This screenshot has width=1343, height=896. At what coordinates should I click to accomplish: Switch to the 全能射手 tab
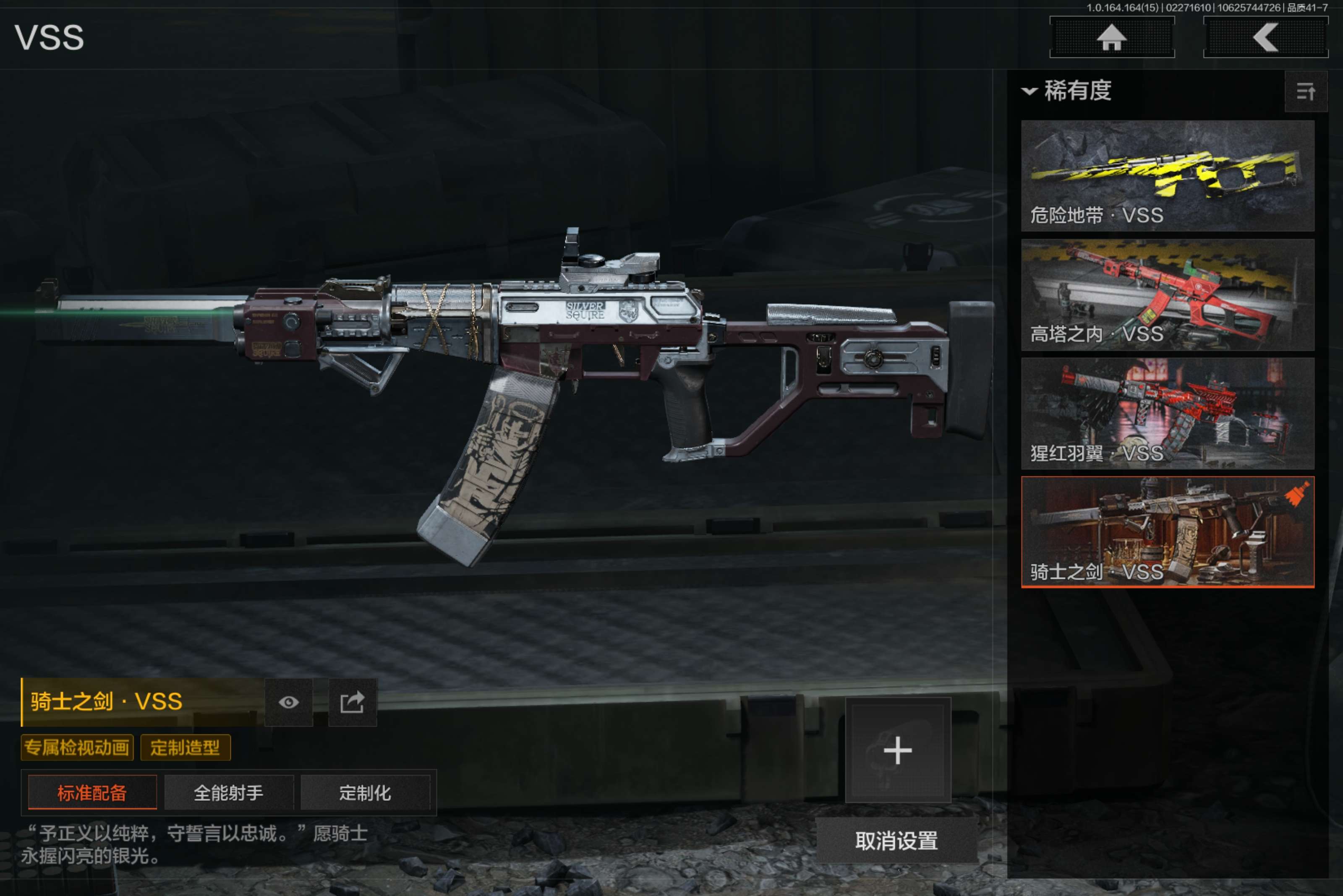coord(229,792)
